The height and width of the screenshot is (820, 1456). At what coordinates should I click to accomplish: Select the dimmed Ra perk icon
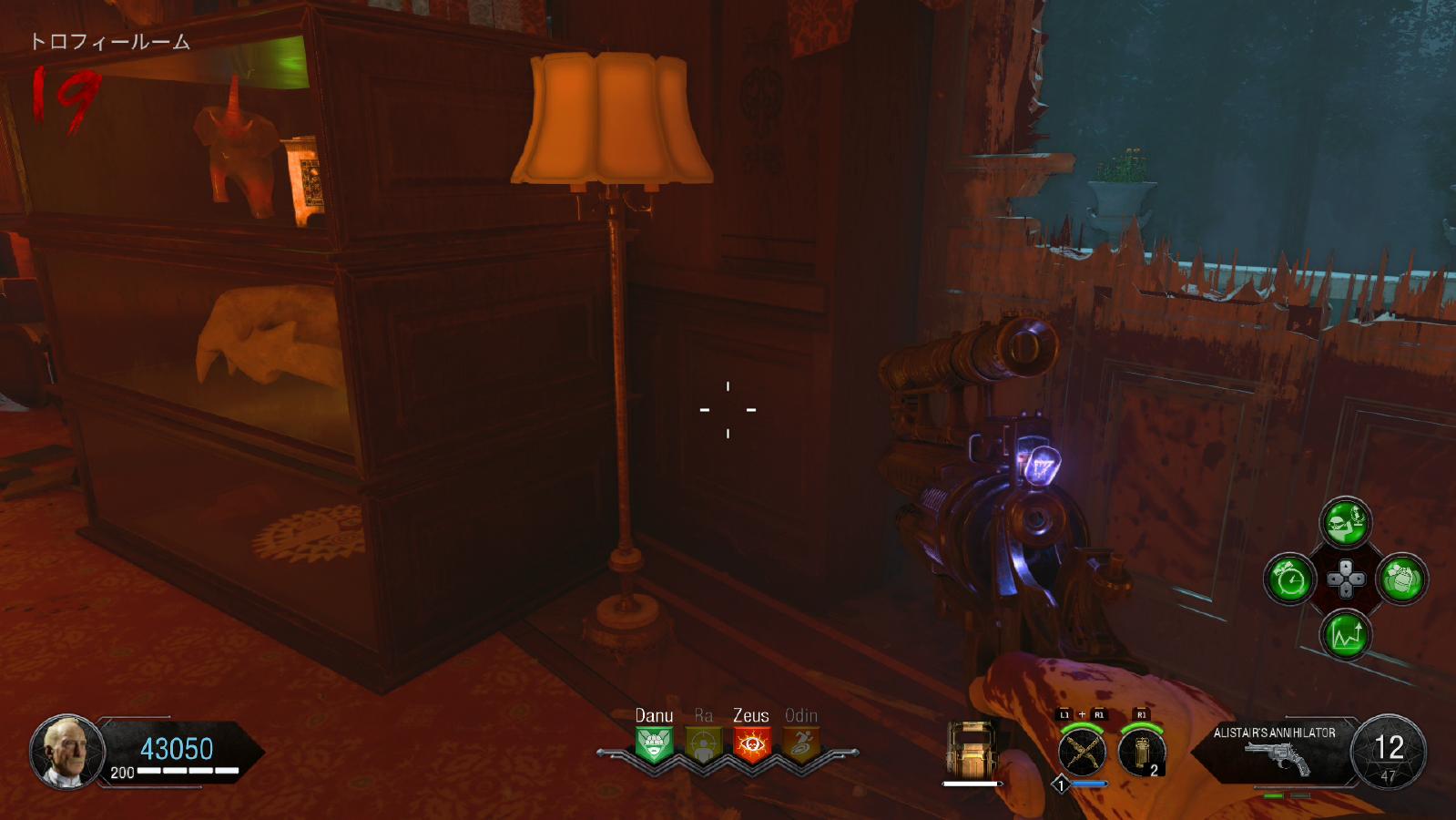703,745
